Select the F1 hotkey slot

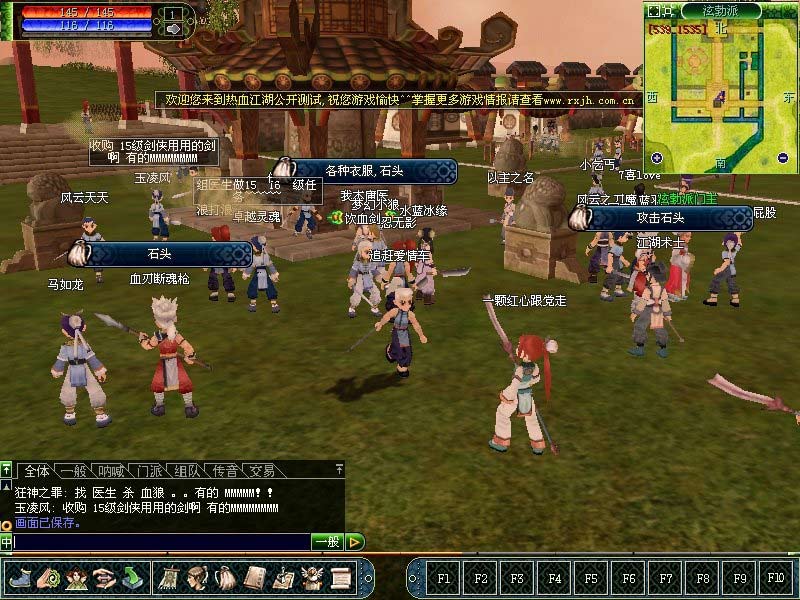click(444, 578)
